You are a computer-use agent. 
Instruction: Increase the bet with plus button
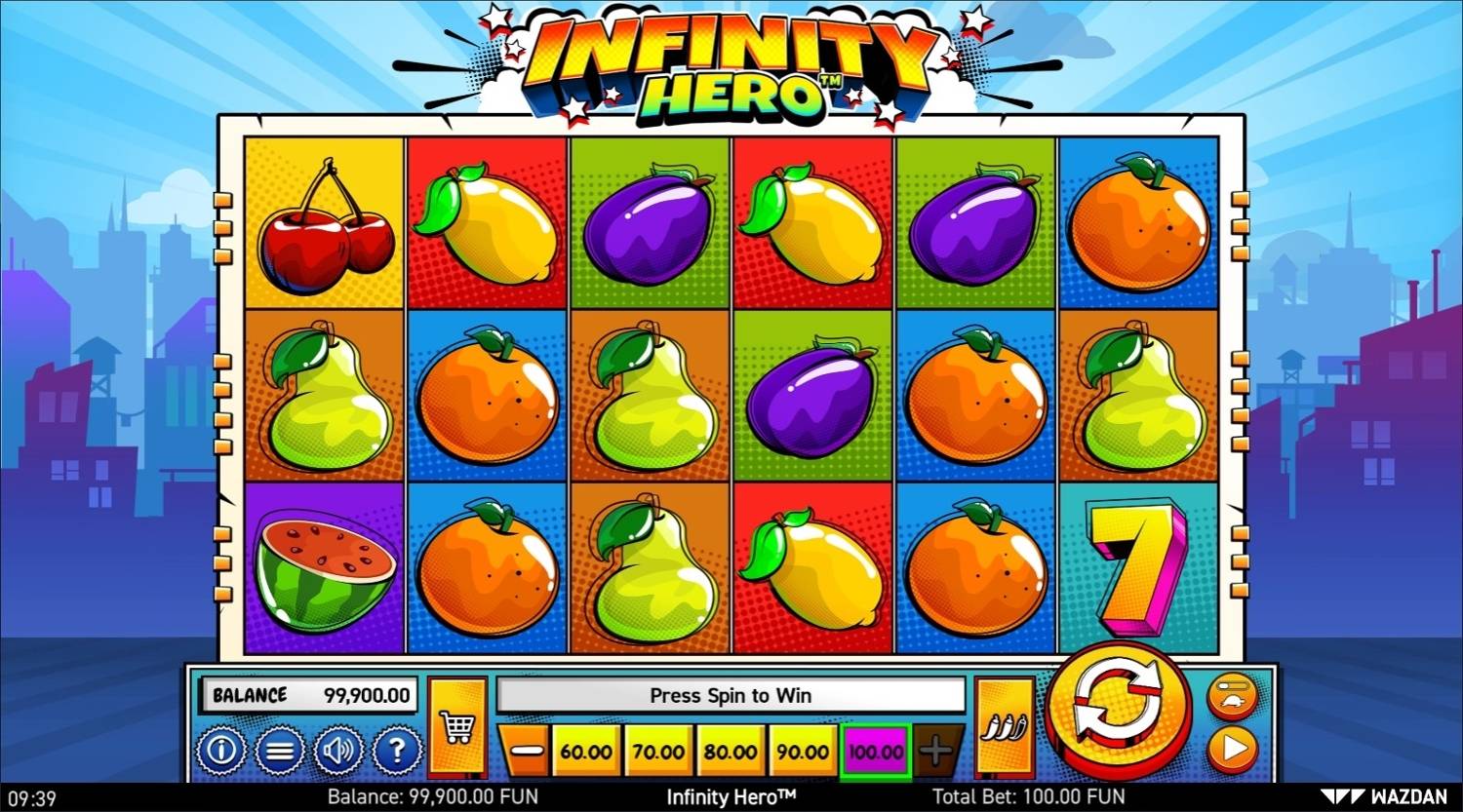pyautogui.click(x=934, y=751)
